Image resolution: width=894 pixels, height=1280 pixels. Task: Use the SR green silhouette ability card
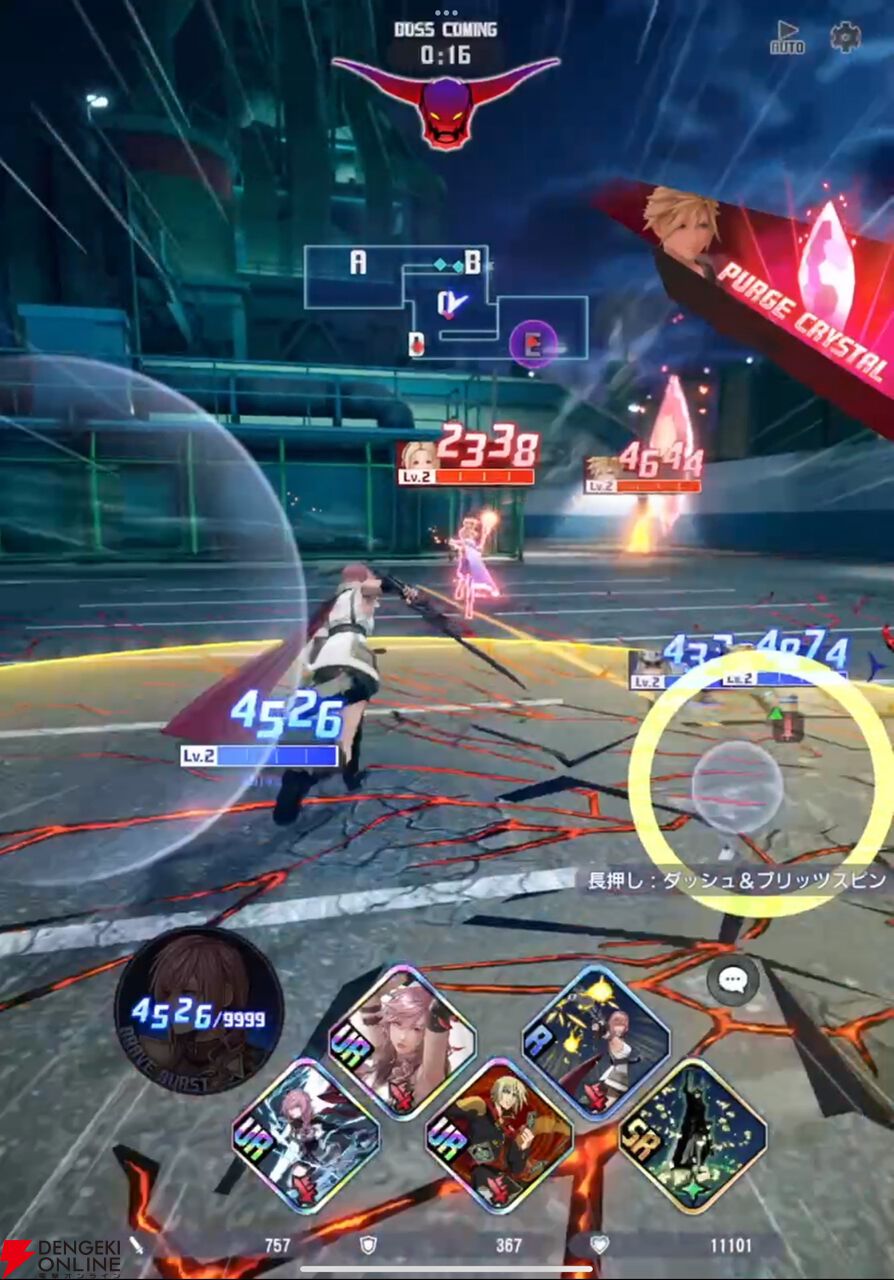(692, 1135)
